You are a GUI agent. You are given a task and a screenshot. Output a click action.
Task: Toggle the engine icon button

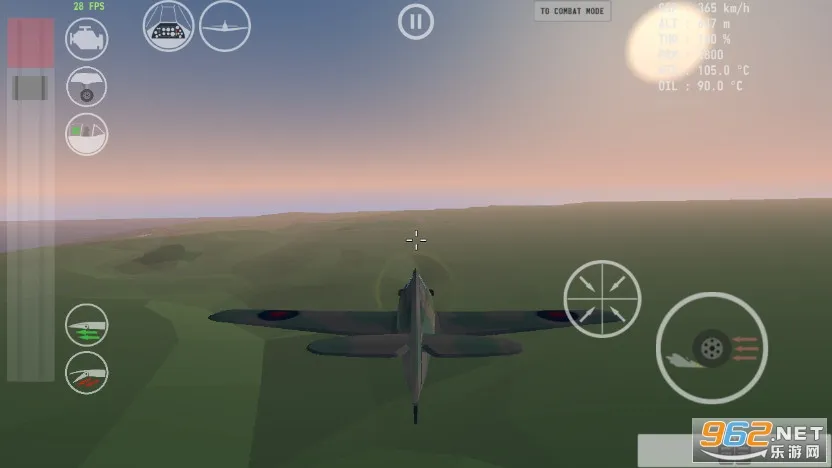click(87, 39)
